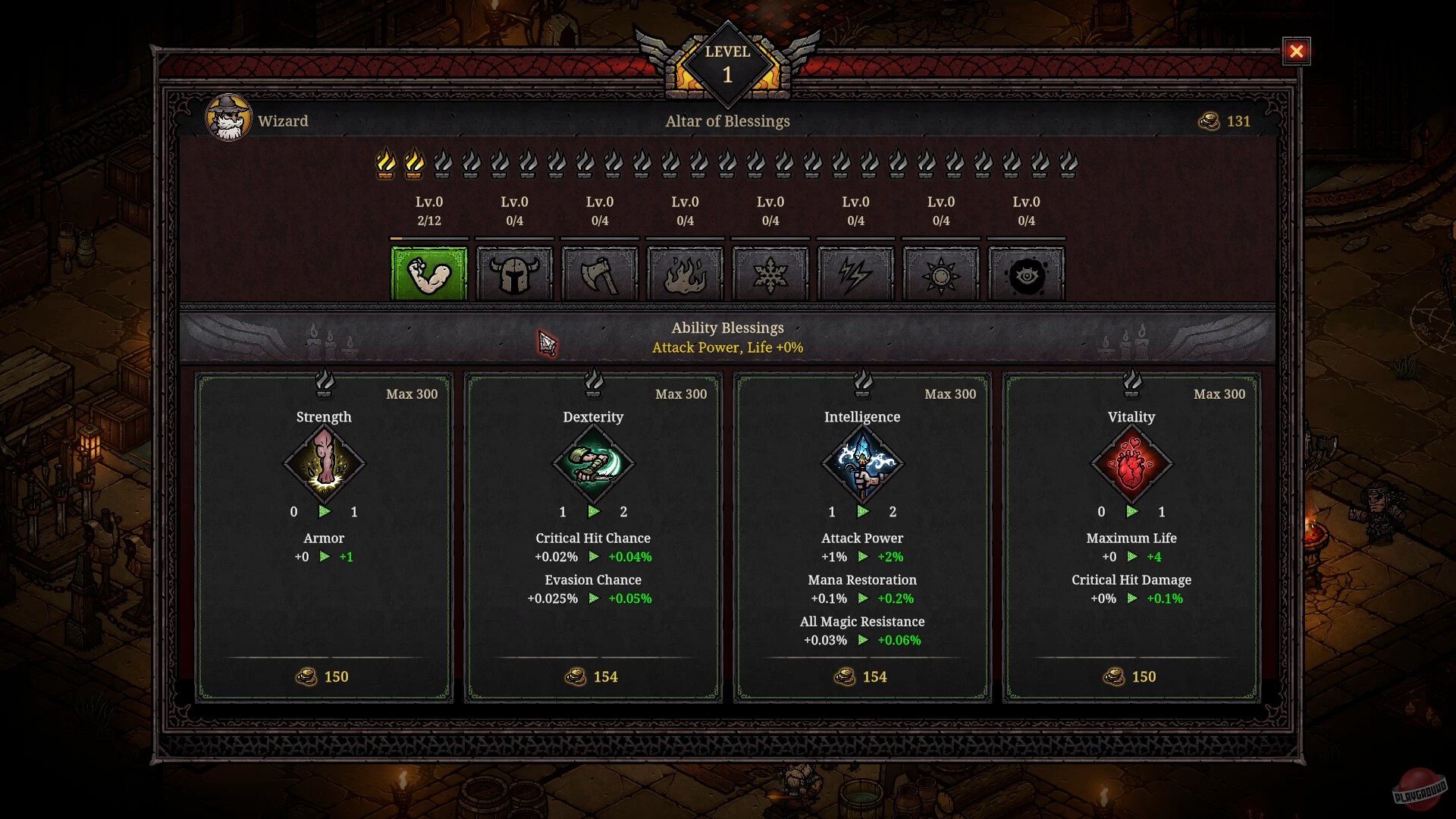Switch to the Altar of Blessings header
Image resolution: width=1456 pixels, height=819 pixels.
tap(728, 121)
